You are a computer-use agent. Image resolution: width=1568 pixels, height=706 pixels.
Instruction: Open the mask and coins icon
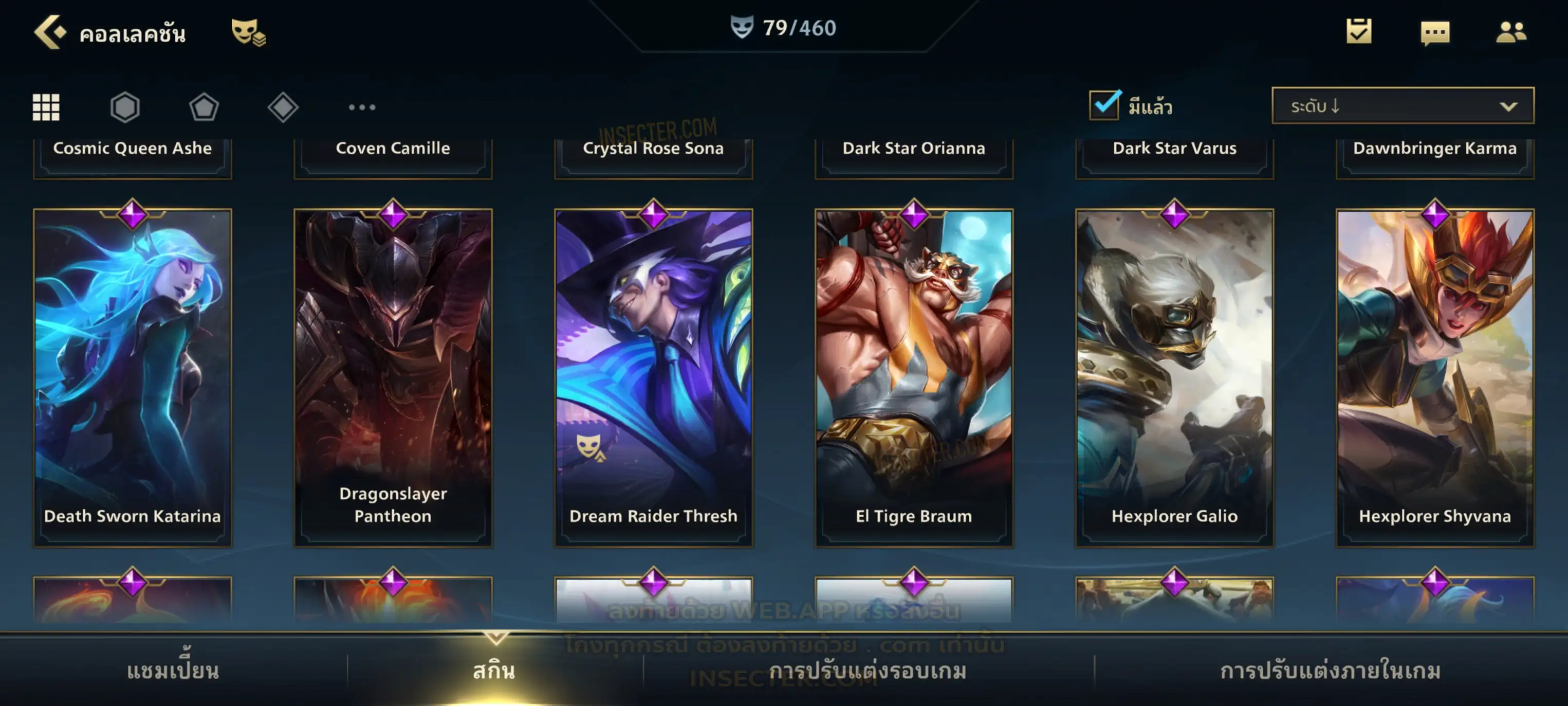248,32
